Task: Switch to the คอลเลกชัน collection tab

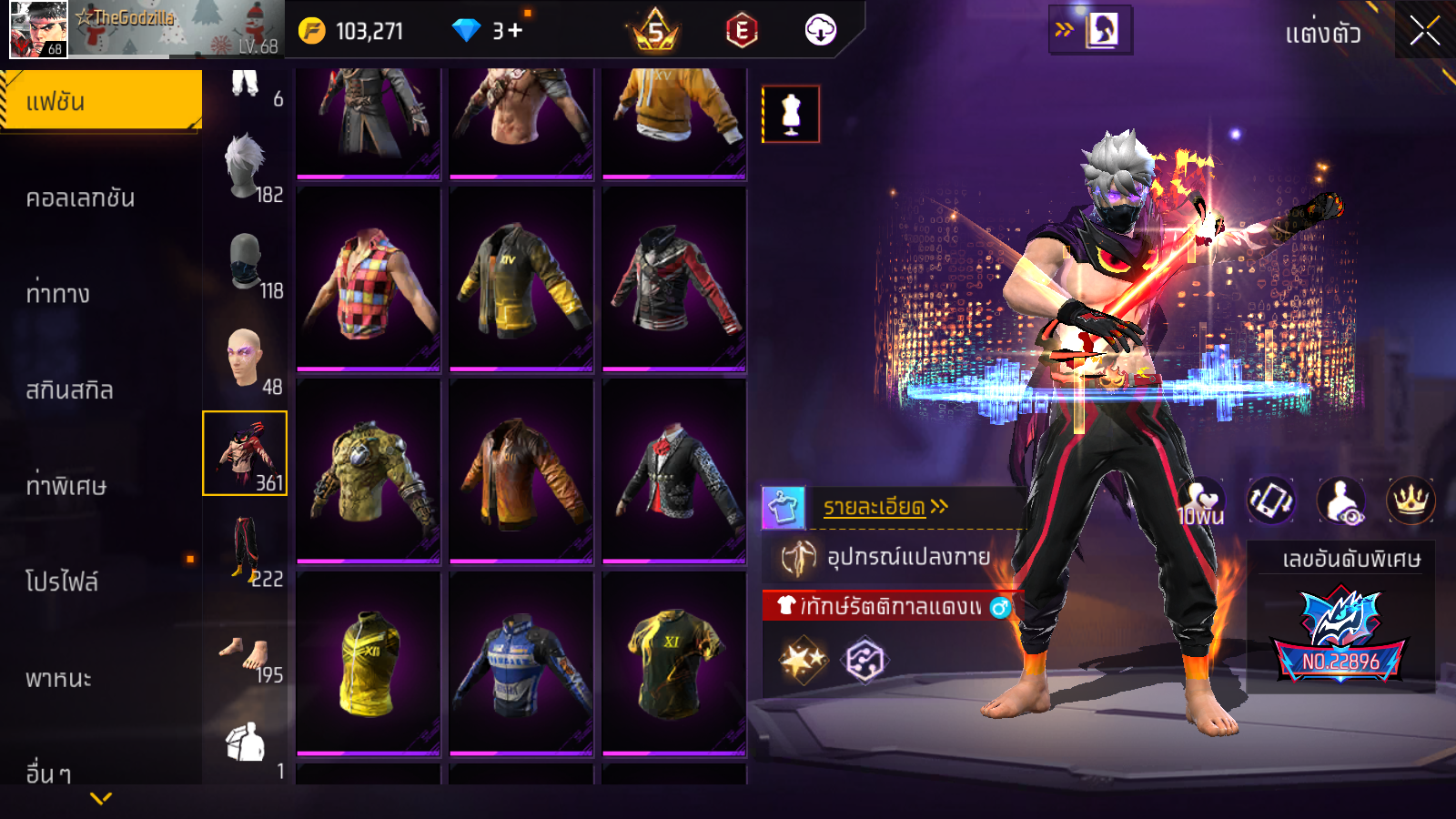Action: (x=81, y=197)
